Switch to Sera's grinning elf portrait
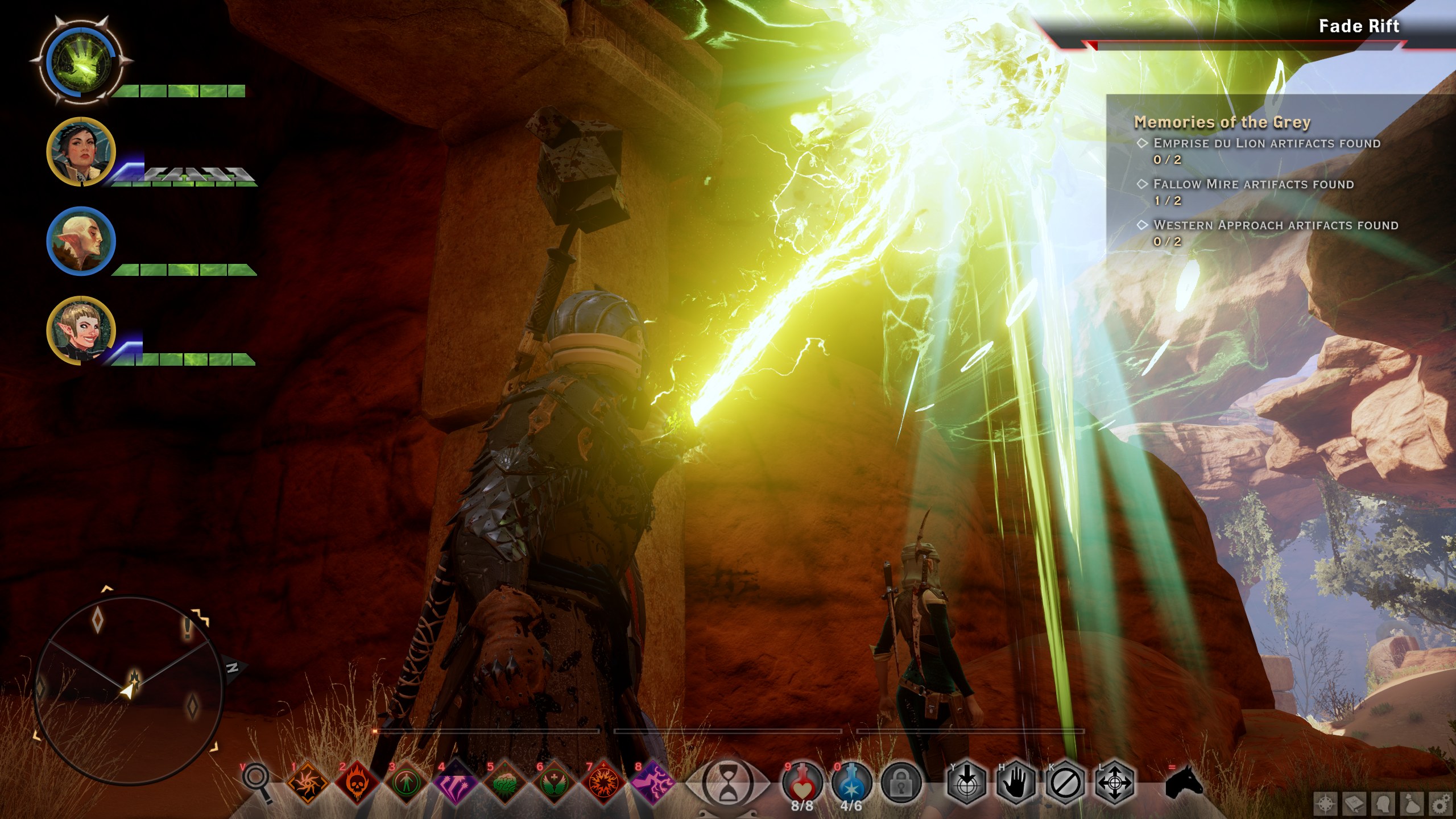Viewport: 1456px width, 819px height. (81, 330)
